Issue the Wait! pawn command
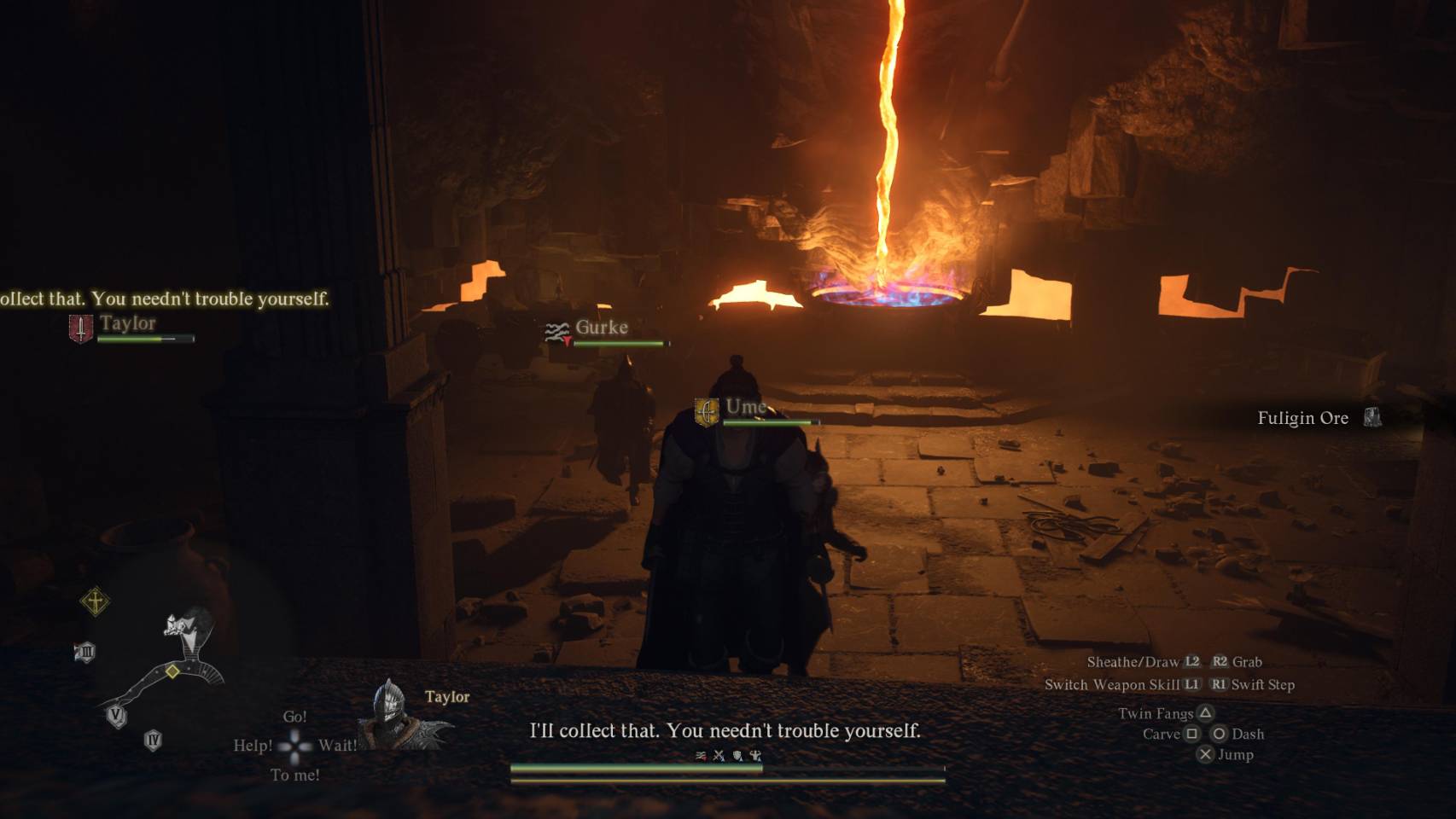 pyautogui.click(x=338, y=746)
